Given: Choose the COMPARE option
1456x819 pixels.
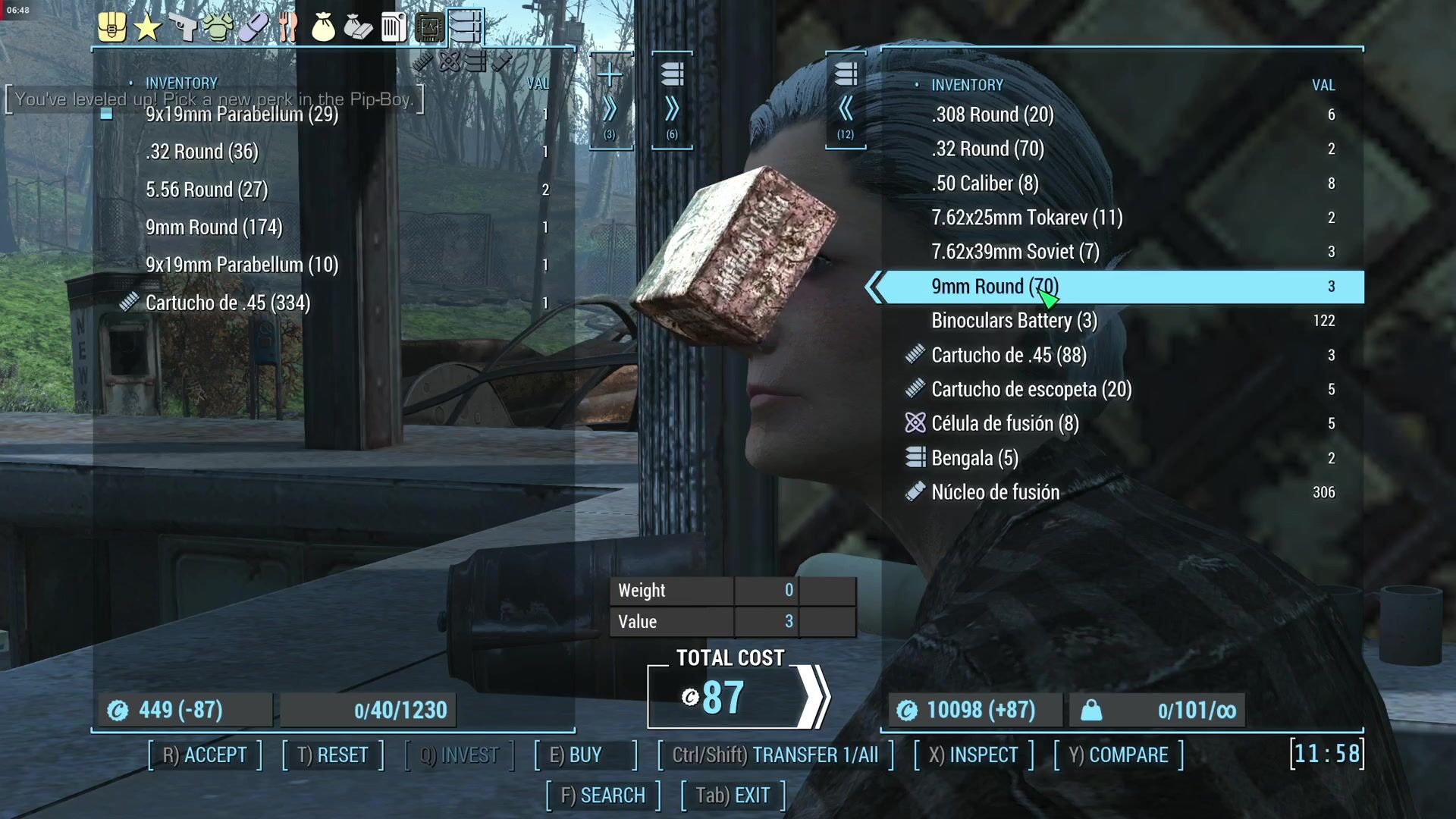Looking at the screenshot, I should 1119,755.
